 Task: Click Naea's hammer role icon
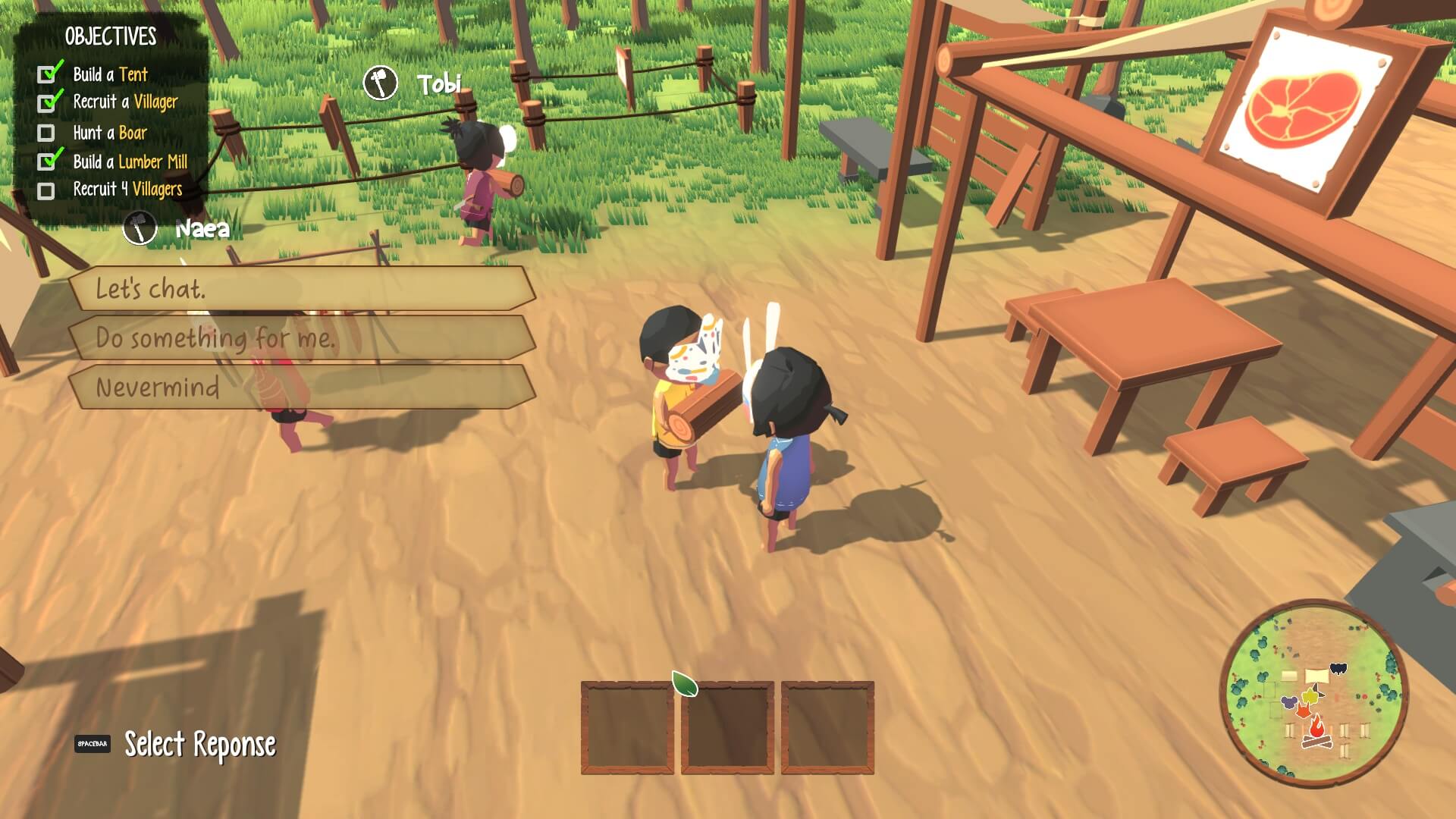tap(140, 227)
